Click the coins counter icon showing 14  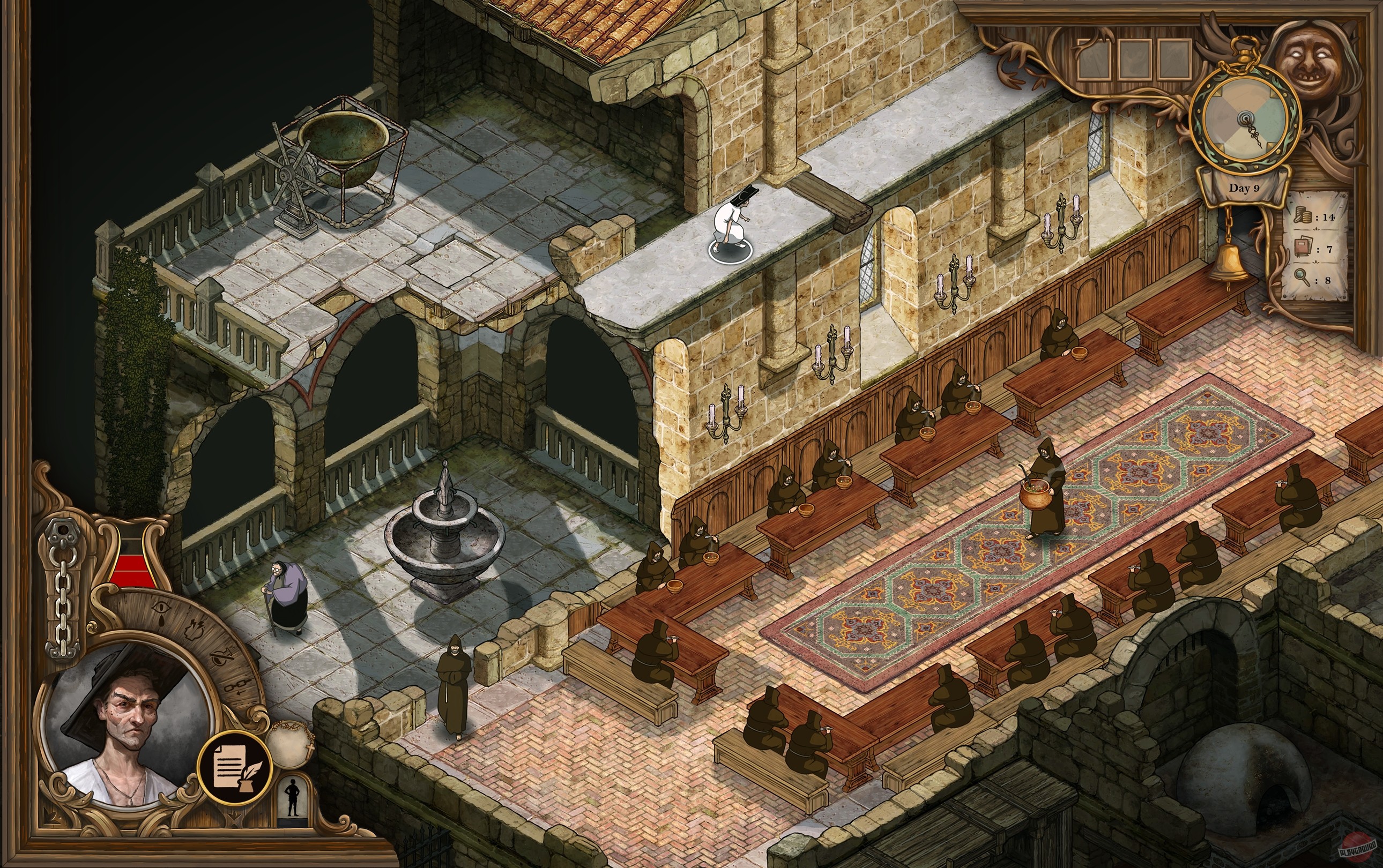coord(1303,216)
